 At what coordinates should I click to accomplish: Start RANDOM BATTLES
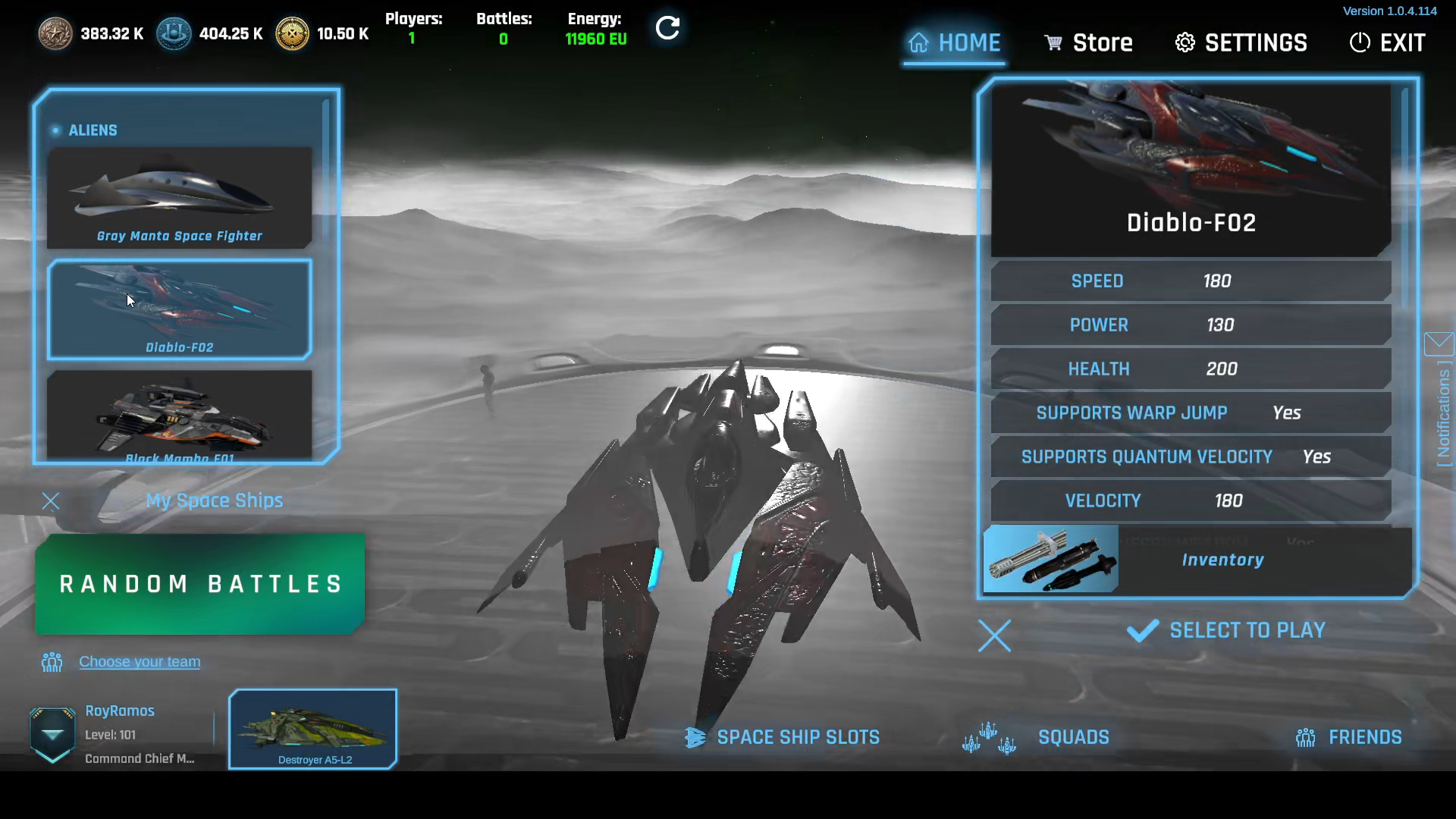(200, 584)
